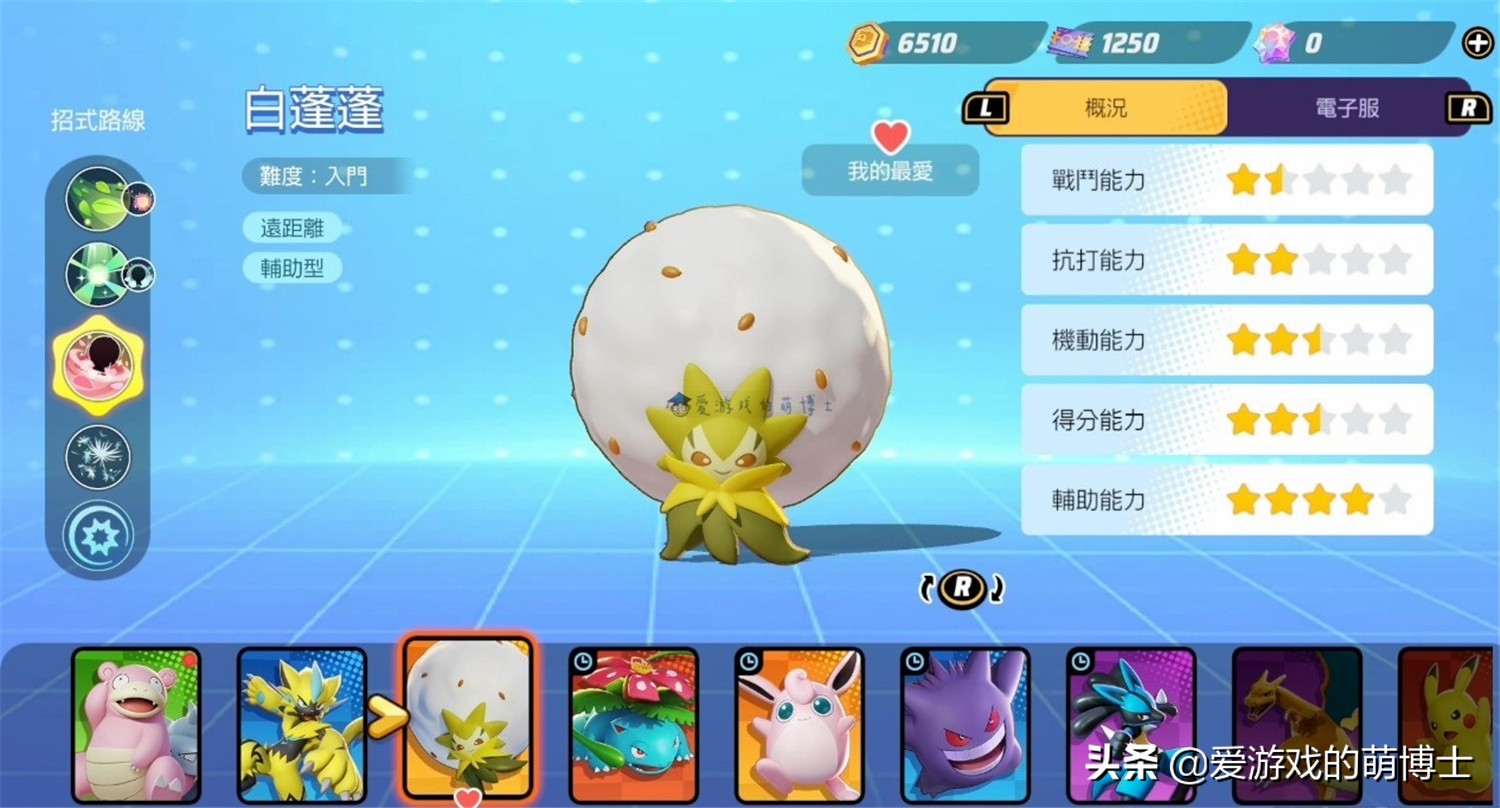Switch to the 電子服 tab
The width and height of the screenshot is (1500, 808).
(1345, 107)
